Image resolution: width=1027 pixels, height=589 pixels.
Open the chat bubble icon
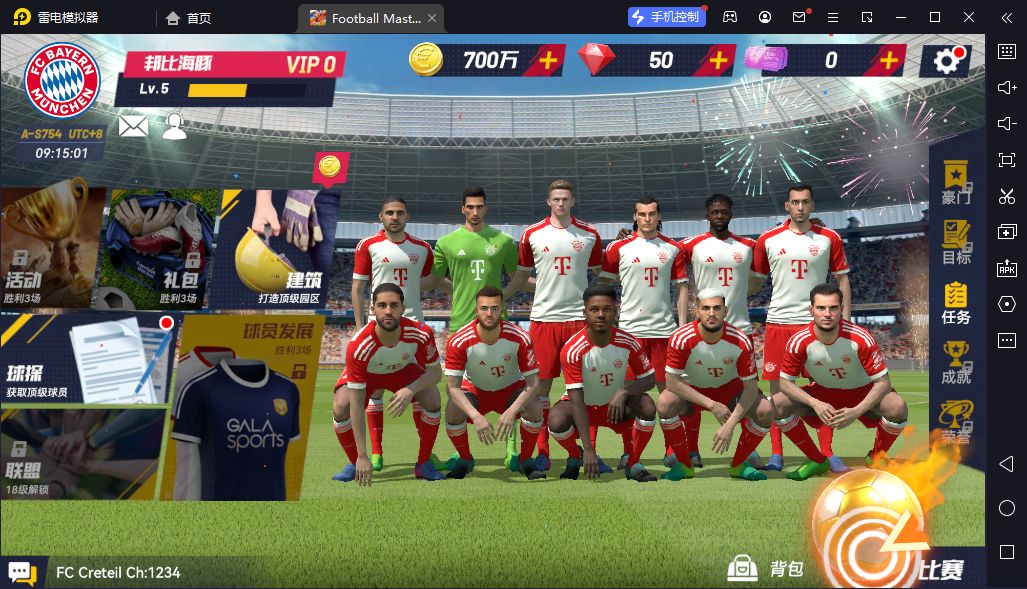[x=22, y=573]
